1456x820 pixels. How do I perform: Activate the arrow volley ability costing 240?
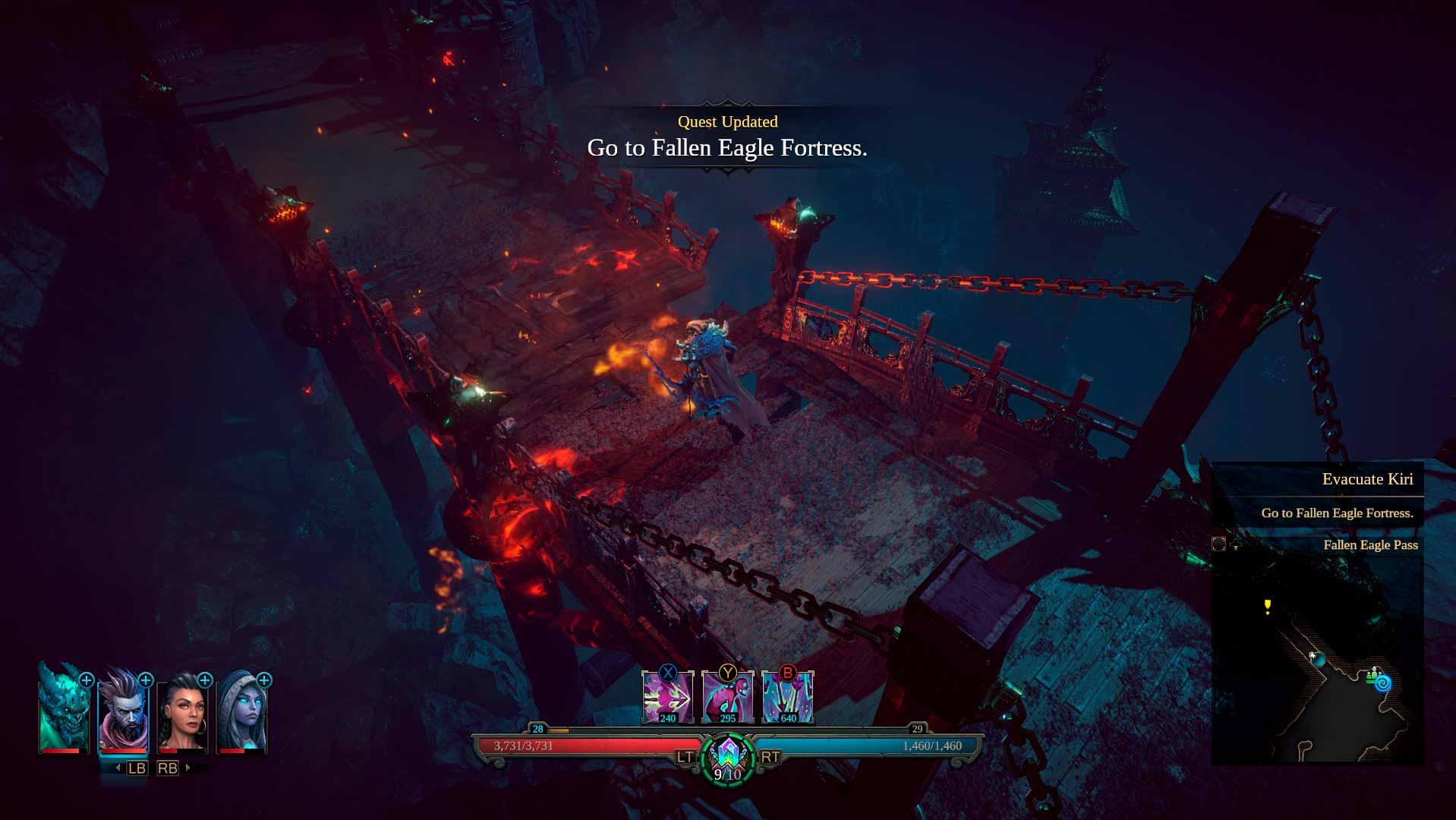tap(667, 698)
